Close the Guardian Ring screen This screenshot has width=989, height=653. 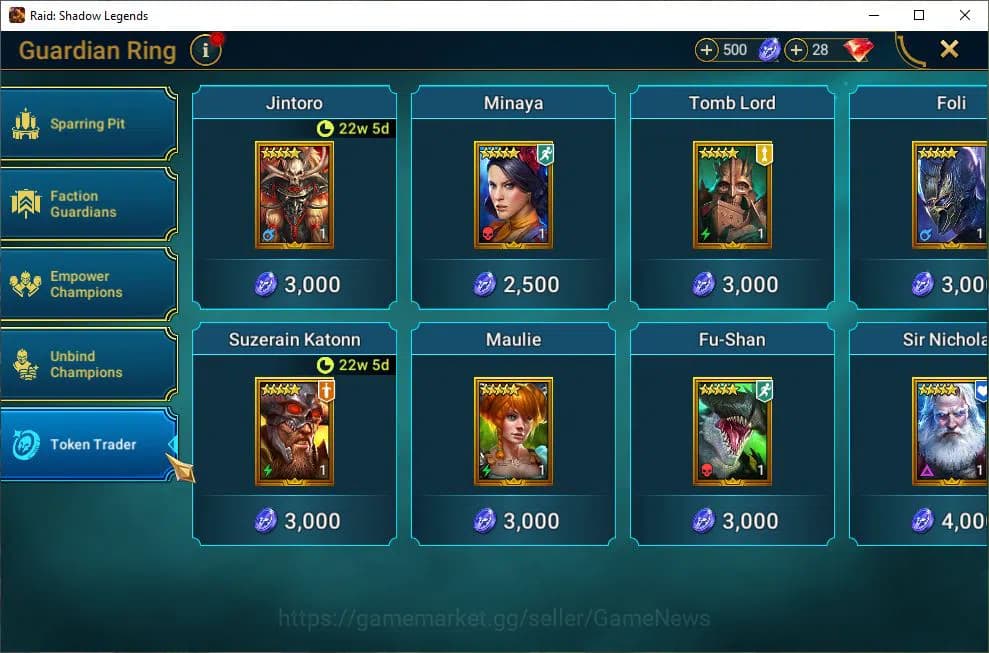click(949, 49)
